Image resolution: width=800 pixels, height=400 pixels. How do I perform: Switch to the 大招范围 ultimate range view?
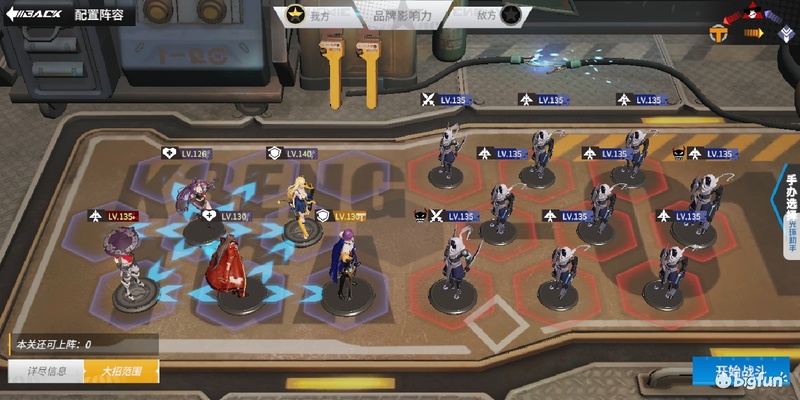[x=121, y=371]
